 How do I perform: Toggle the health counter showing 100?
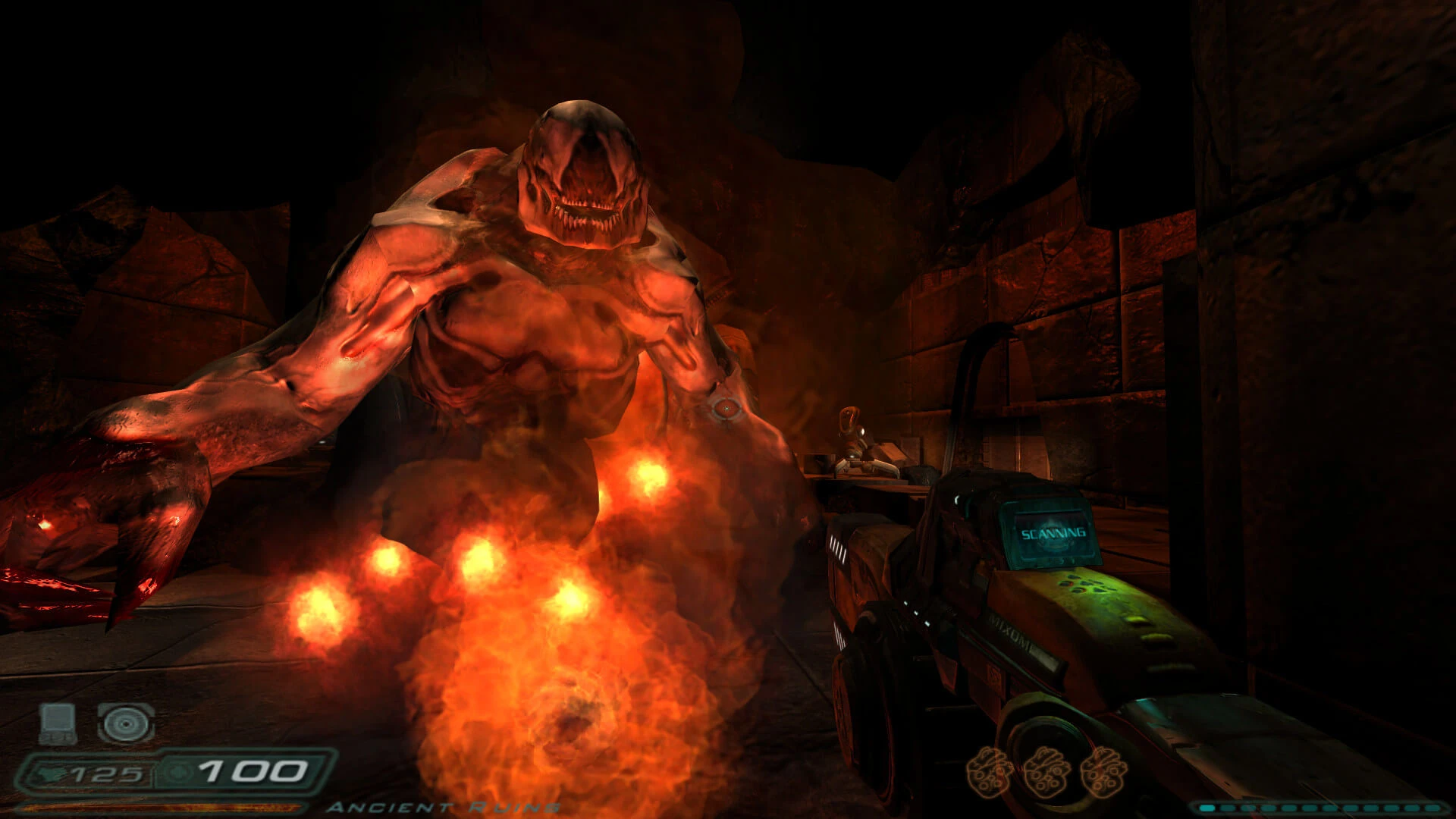point(253,773)
